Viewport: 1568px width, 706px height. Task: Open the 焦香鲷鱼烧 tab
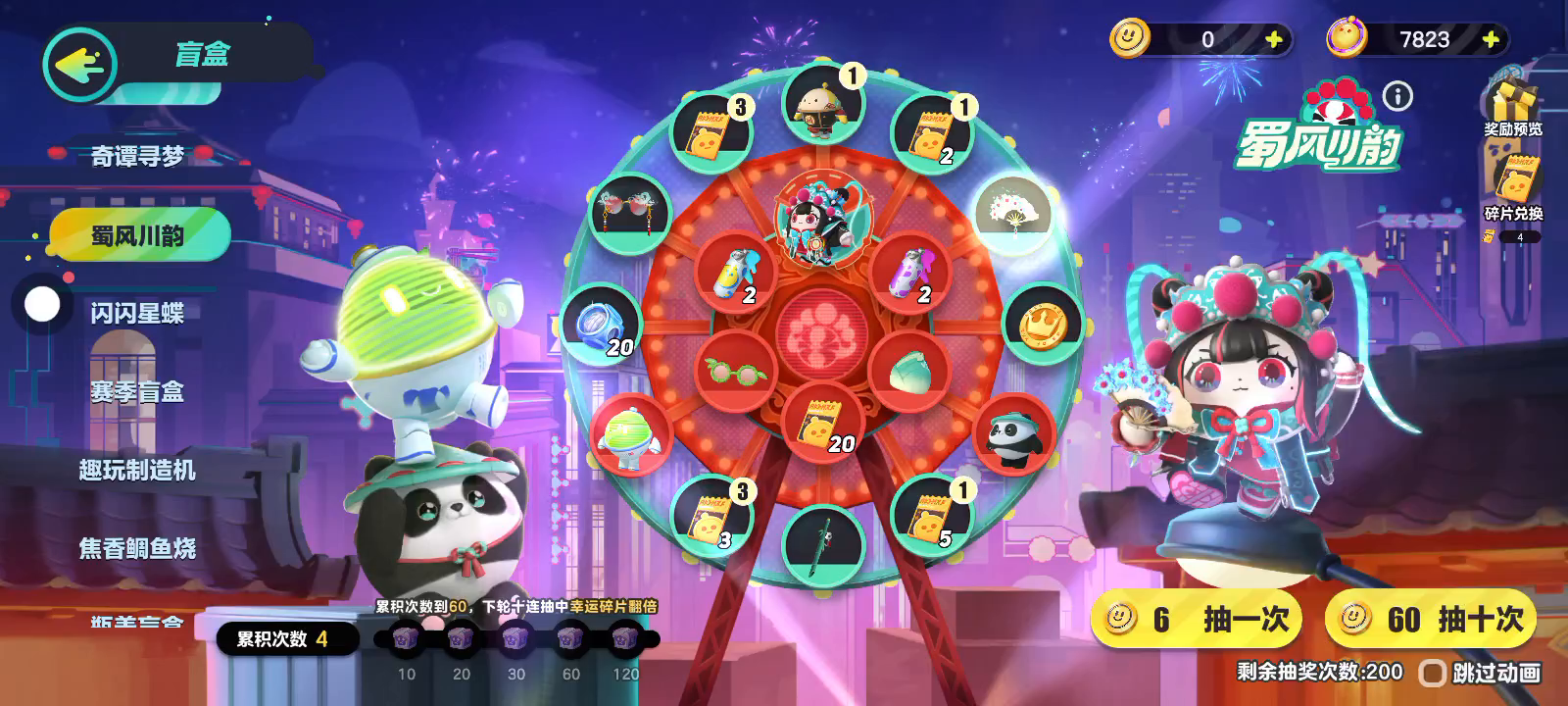point(137,548)
